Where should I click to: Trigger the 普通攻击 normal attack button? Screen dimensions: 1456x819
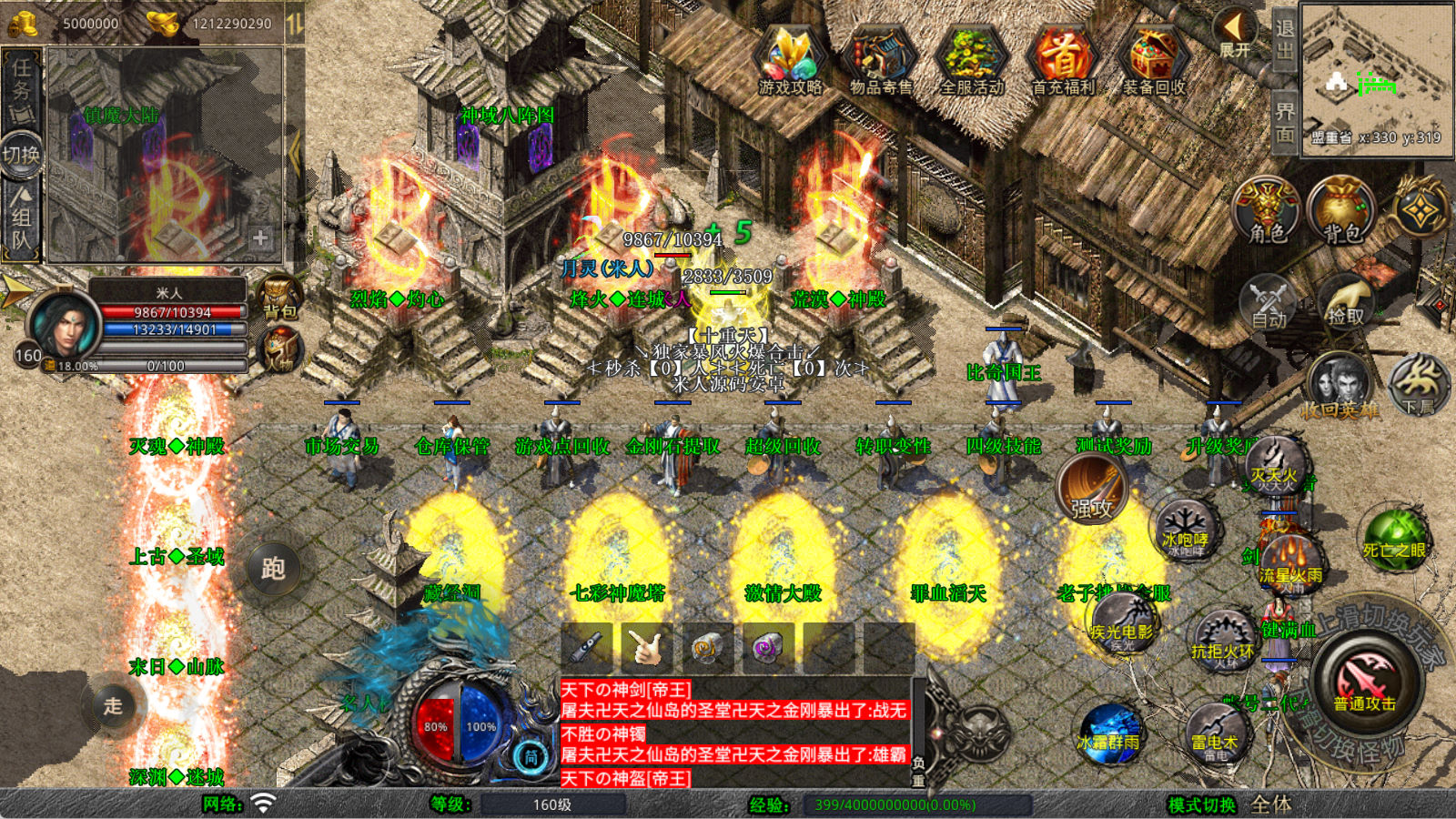tap(1364, 681)
